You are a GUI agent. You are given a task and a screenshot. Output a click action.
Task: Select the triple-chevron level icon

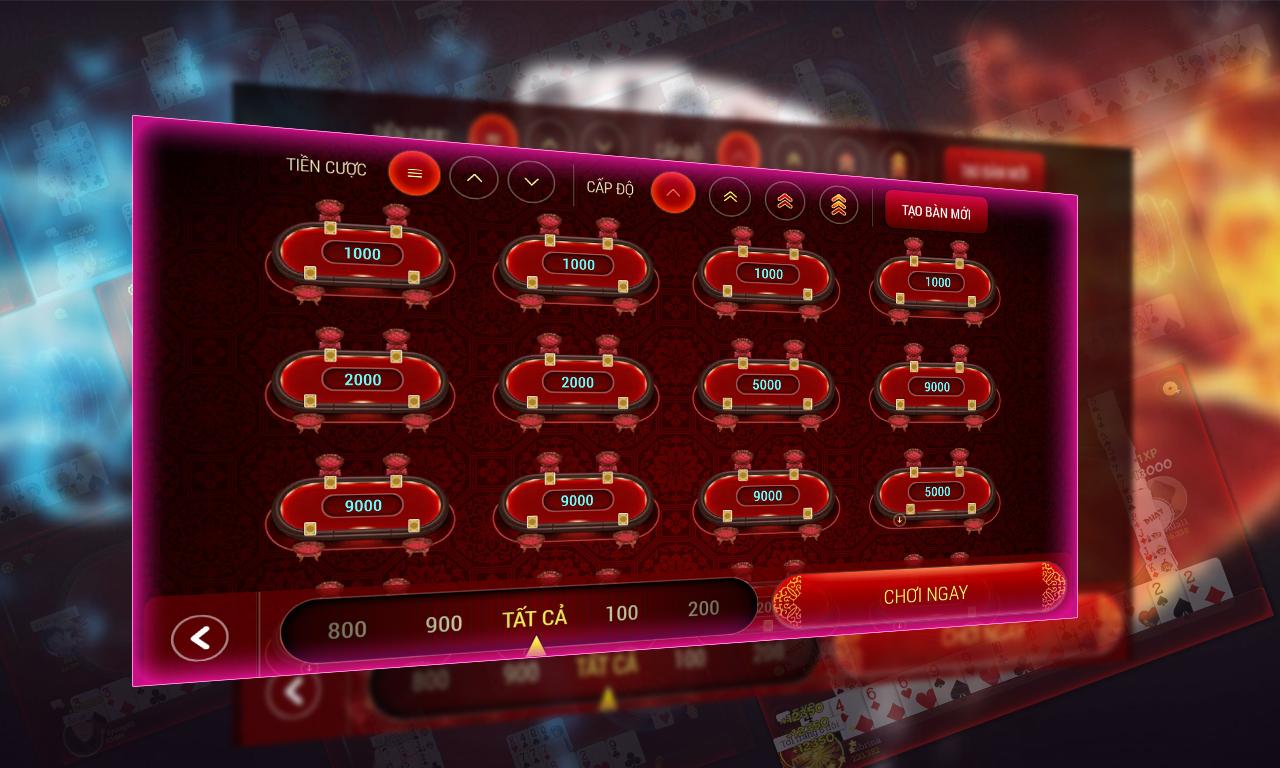point(784,201)
